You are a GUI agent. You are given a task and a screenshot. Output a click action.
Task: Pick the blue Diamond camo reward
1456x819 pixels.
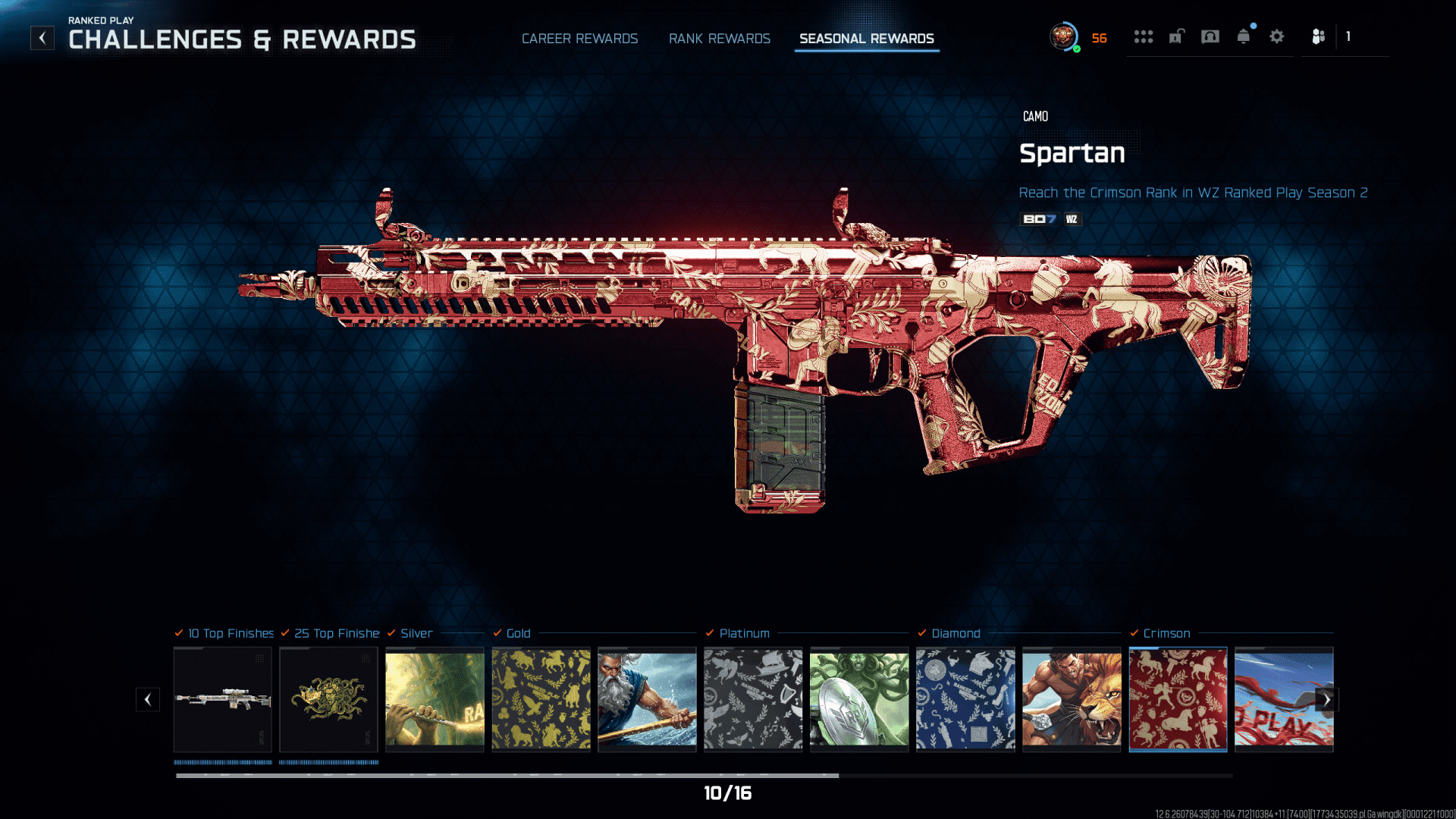click(965, 698)
